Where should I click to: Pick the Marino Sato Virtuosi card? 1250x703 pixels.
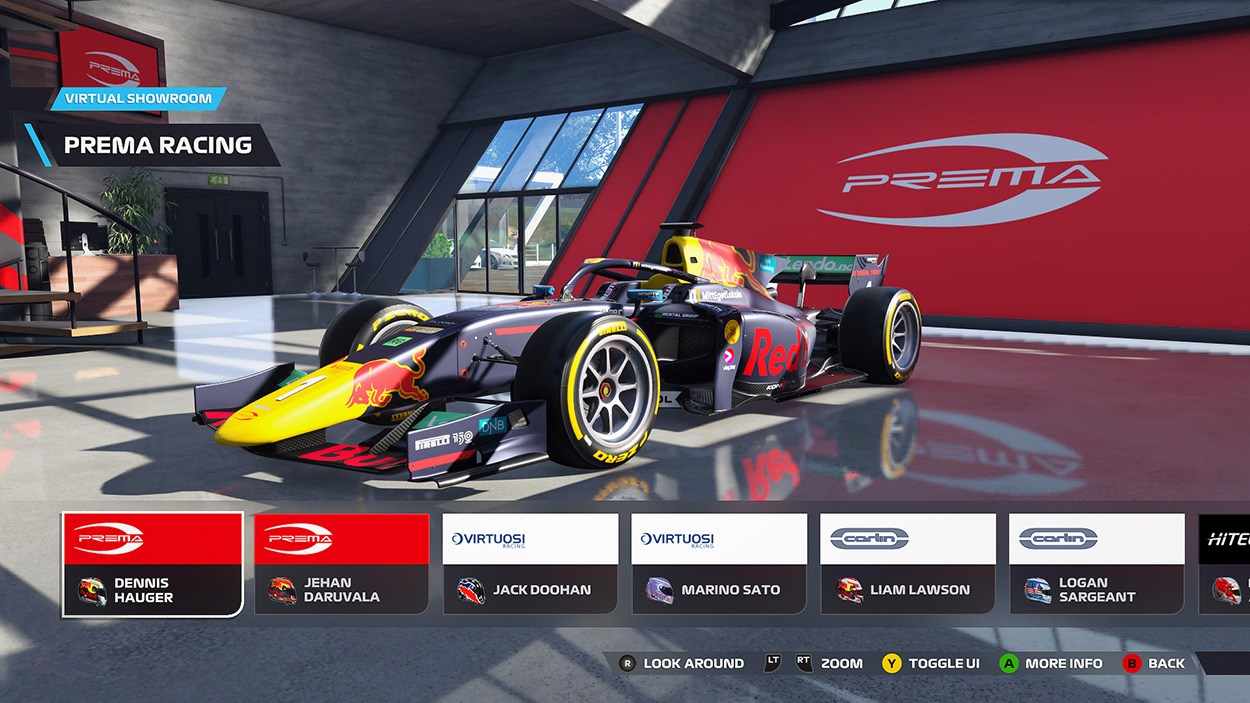coord(719,564)
